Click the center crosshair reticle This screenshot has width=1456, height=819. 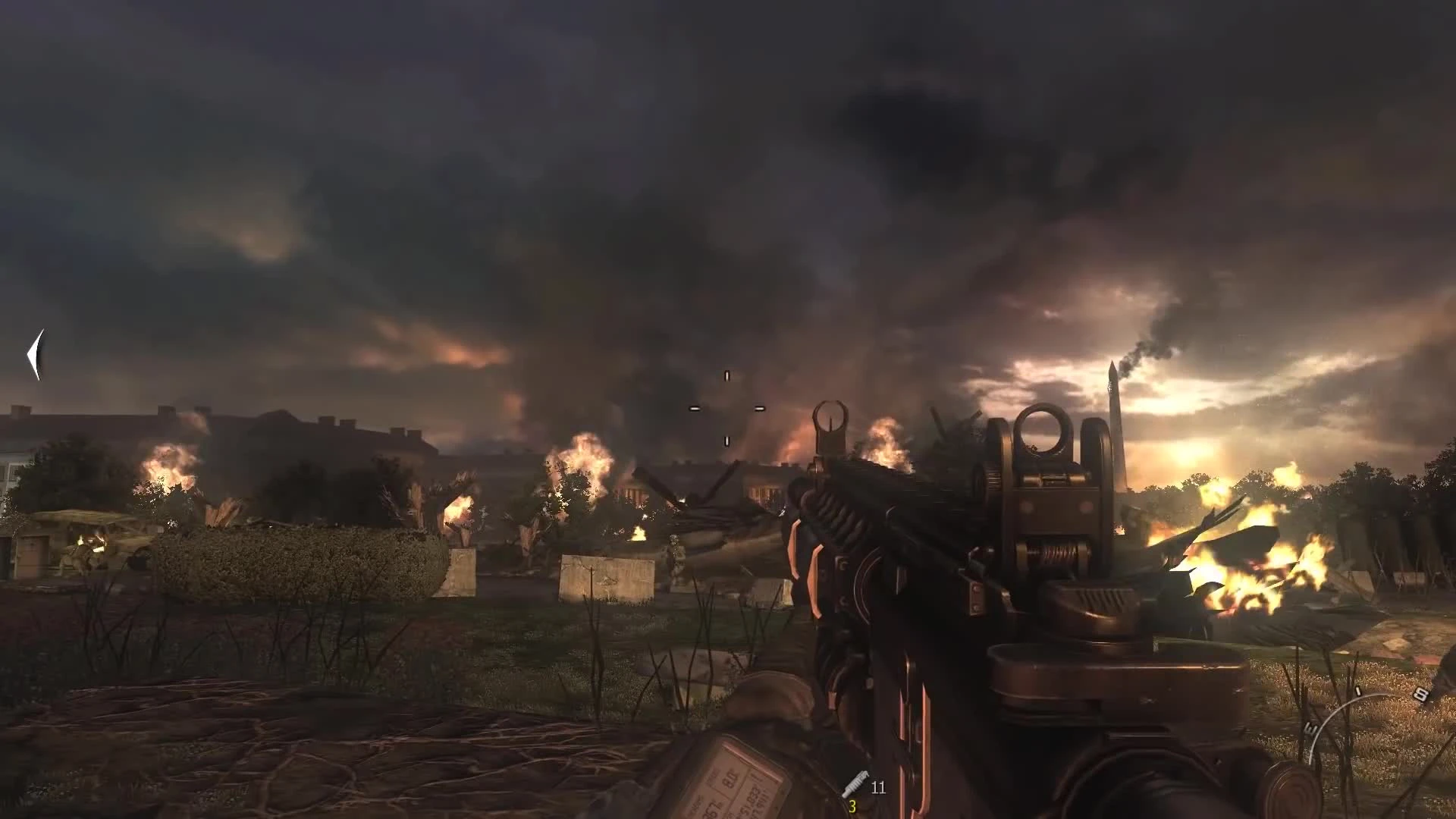coord(728,409)
